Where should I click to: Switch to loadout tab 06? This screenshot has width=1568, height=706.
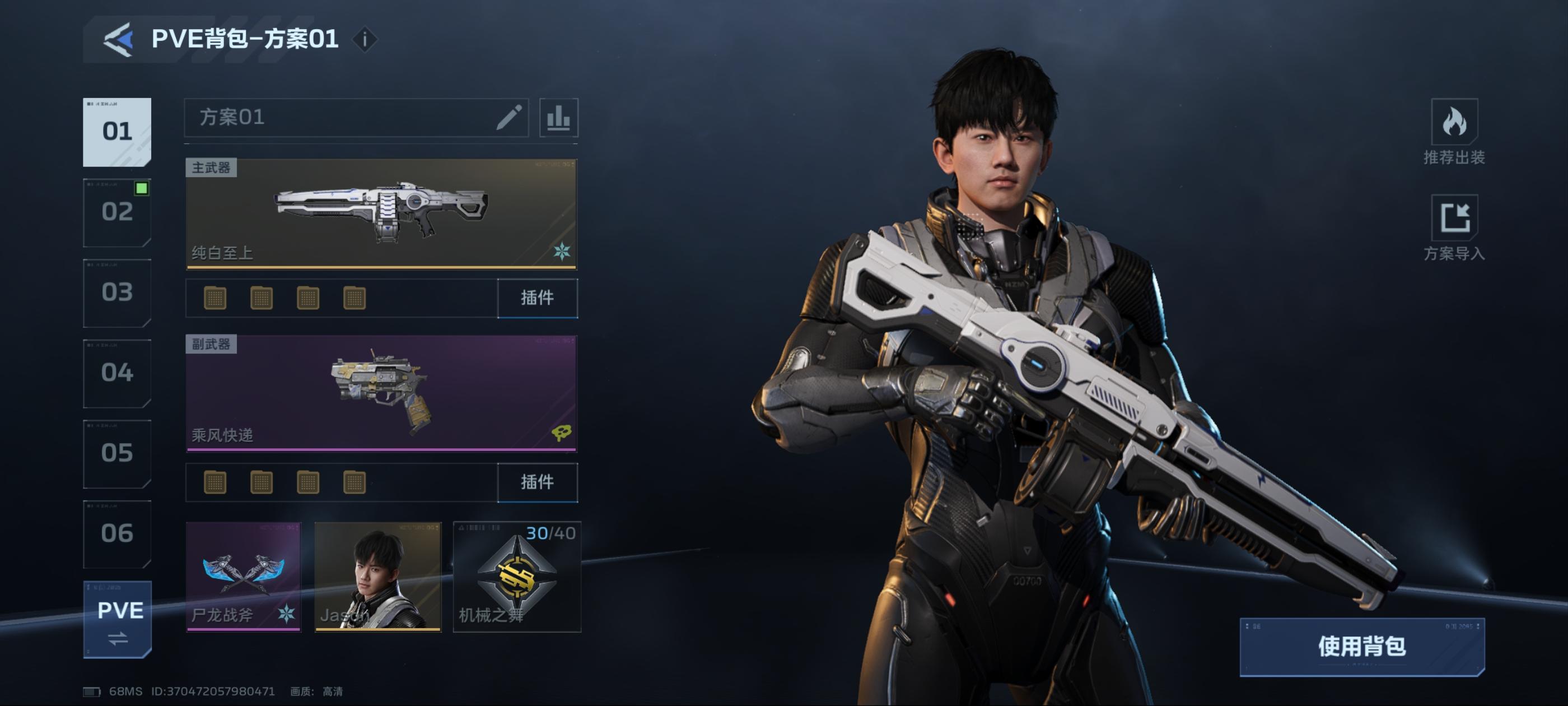click(117, 533)
